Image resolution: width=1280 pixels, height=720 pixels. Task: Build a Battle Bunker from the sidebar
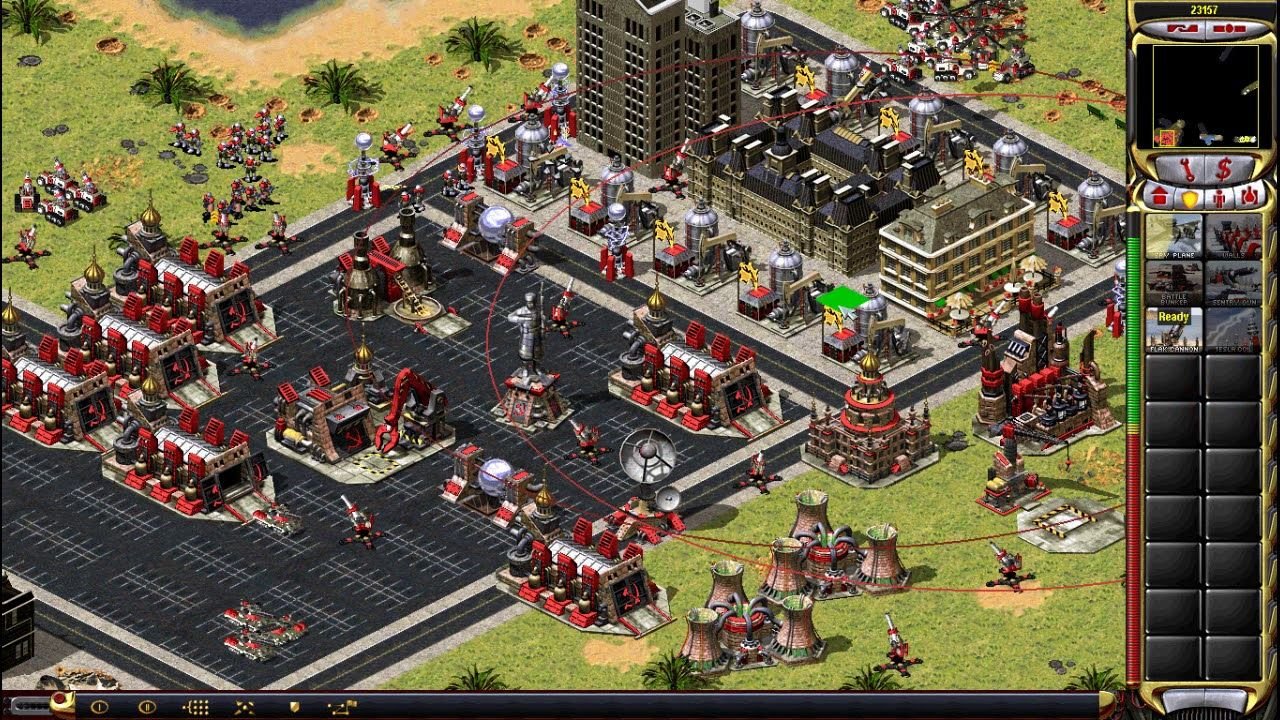pyautogui.click(x=1174, y=284)
